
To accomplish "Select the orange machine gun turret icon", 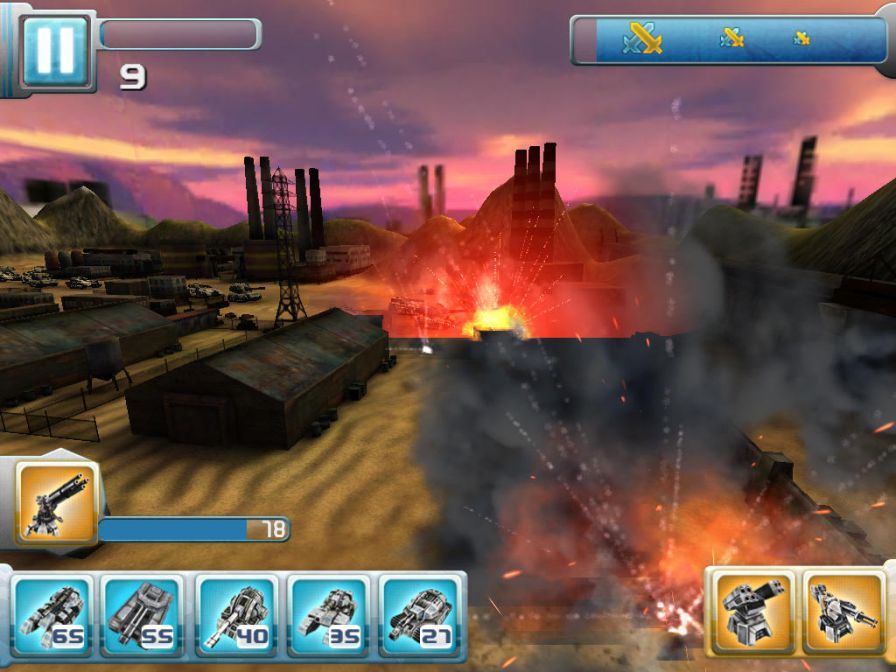I will pyautogui.click(x=57, y=503).
